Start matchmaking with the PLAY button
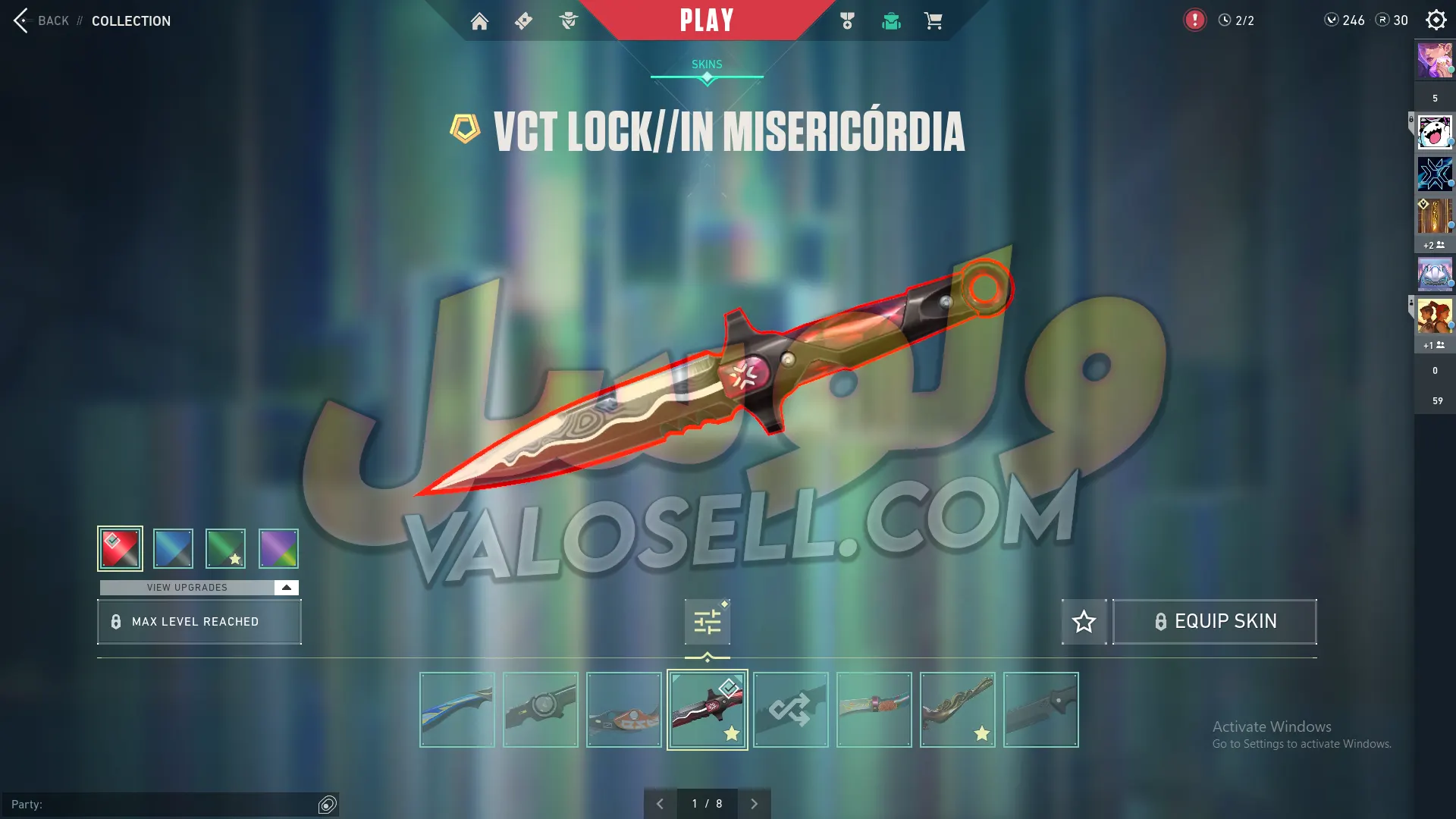1456x819 pixels. (x=707, y=20)
